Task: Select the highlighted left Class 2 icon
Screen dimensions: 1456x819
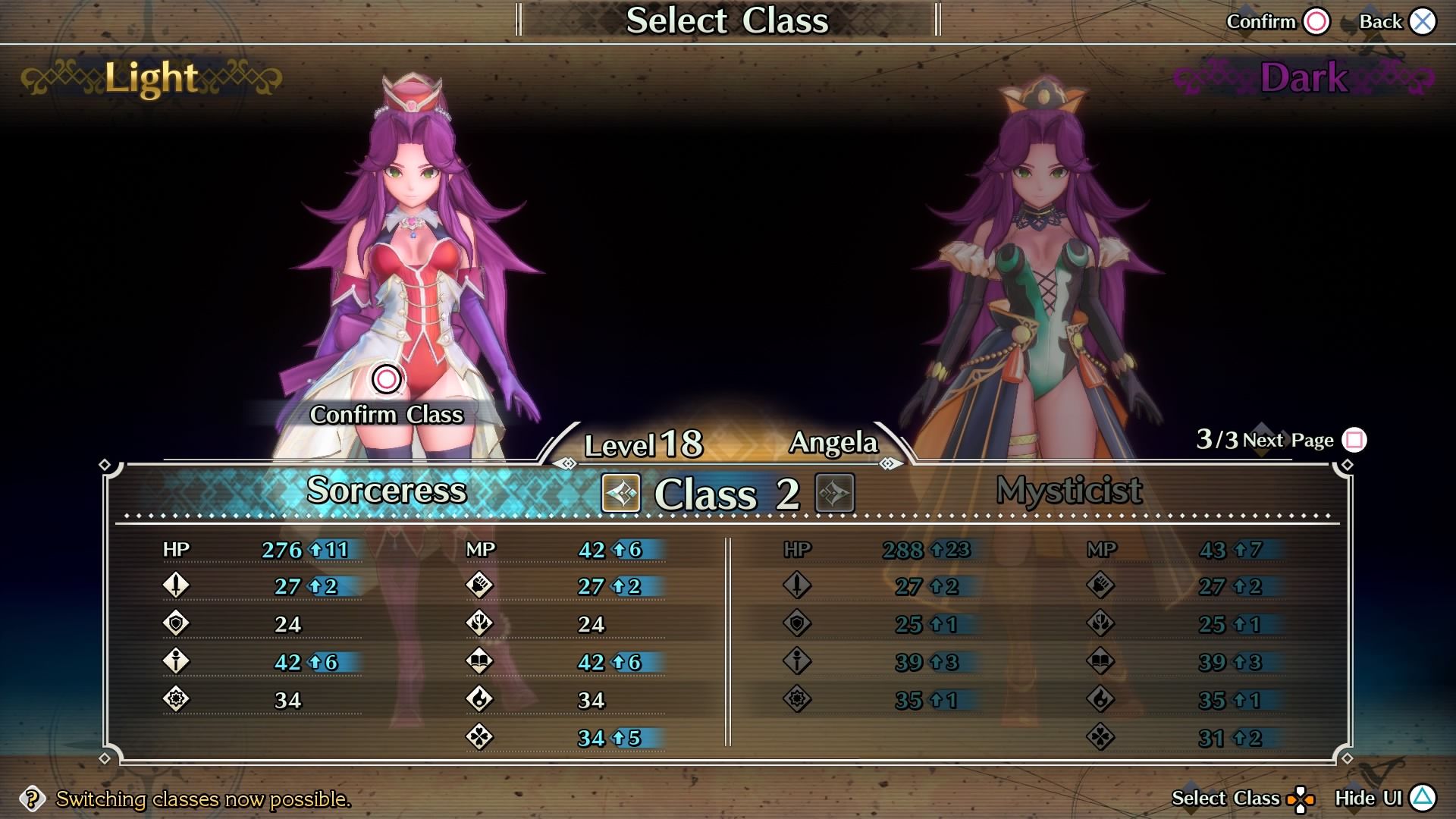Action: (621, 494)
